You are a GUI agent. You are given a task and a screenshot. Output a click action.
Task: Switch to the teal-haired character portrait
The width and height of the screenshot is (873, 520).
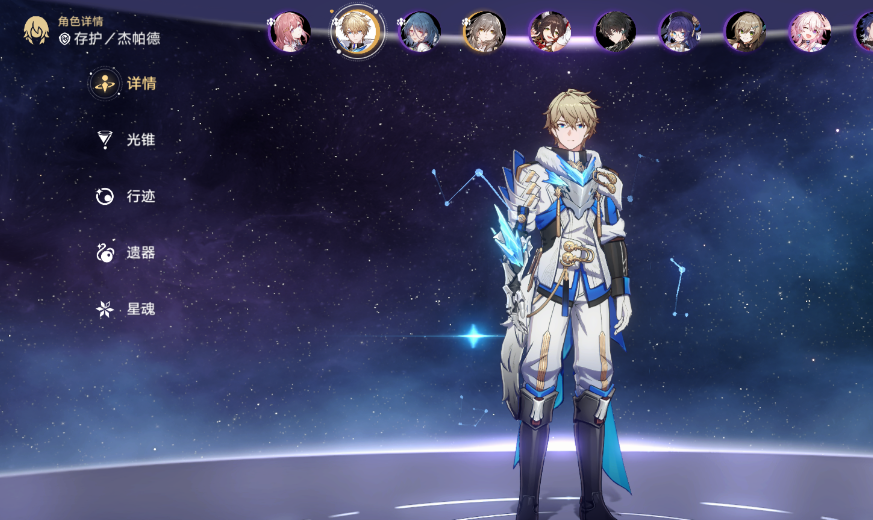pyautogui.click(x=420, y=32)
